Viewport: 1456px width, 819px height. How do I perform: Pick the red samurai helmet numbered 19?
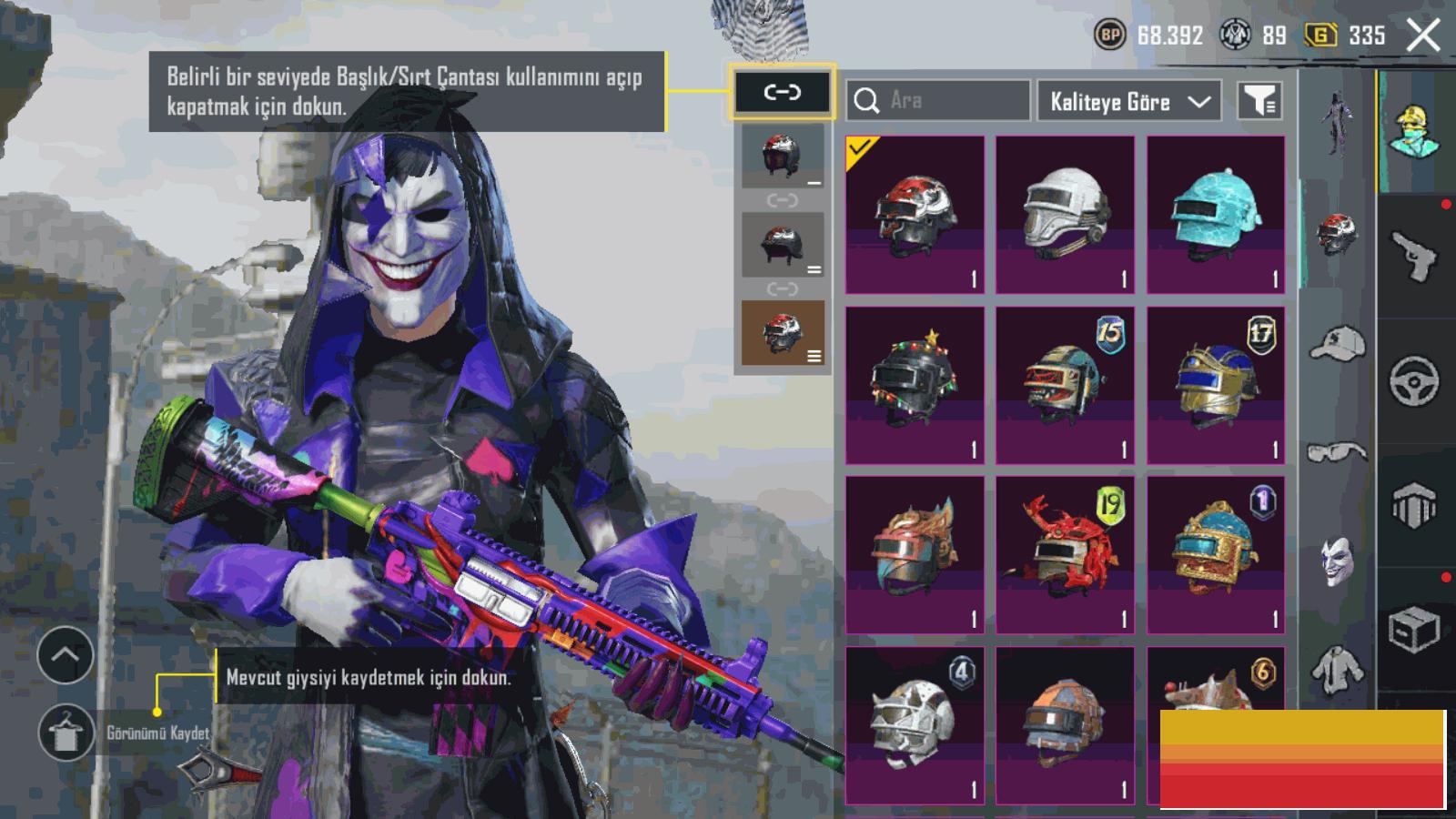click(x=1065, y=554)
